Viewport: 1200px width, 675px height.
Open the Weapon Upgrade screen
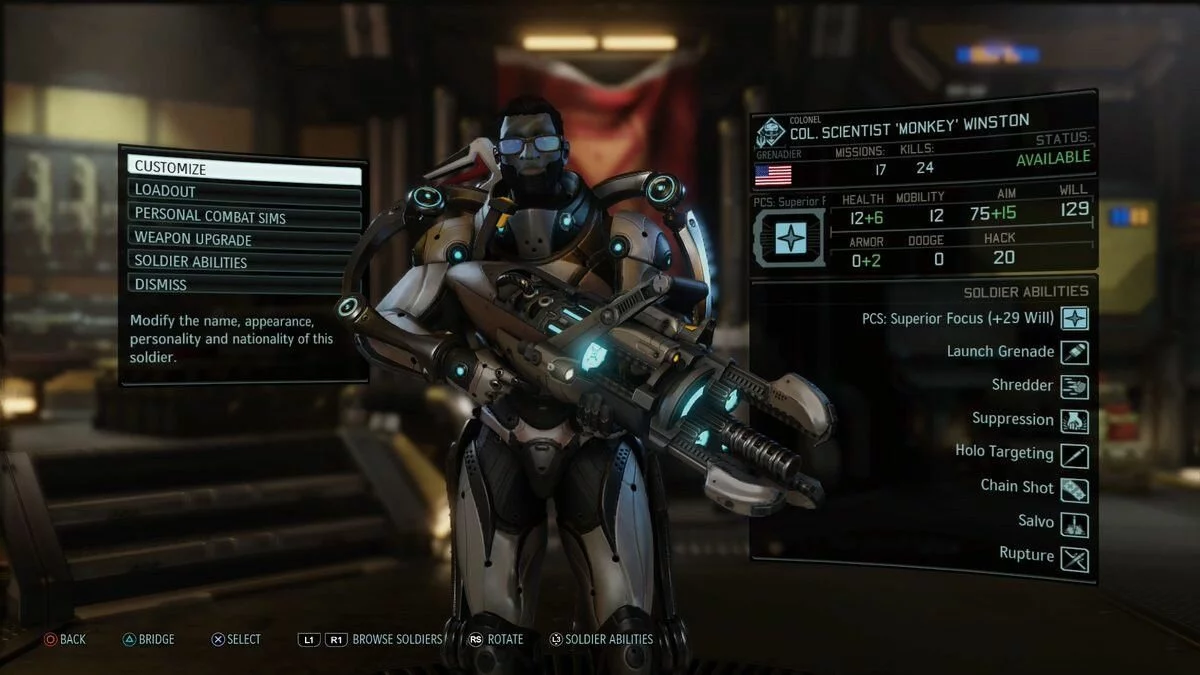click(244, 239)
